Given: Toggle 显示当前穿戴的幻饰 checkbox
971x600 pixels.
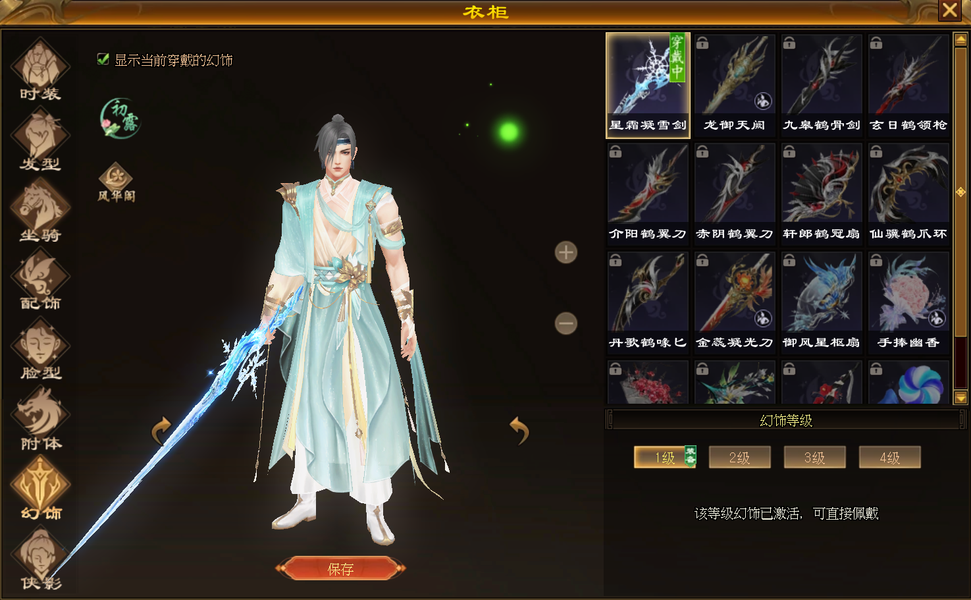Looking at the screenshot, I should point(103,59).
